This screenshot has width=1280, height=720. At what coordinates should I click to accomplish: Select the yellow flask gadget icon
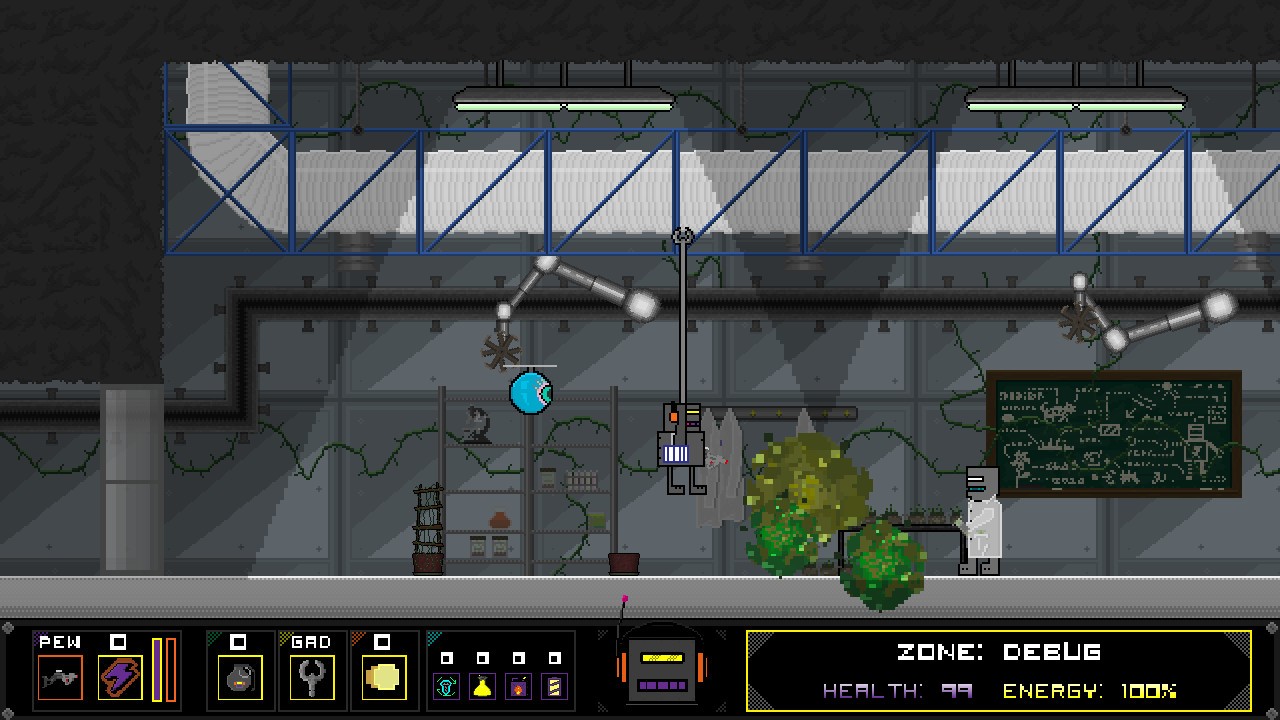pos(482,684)
